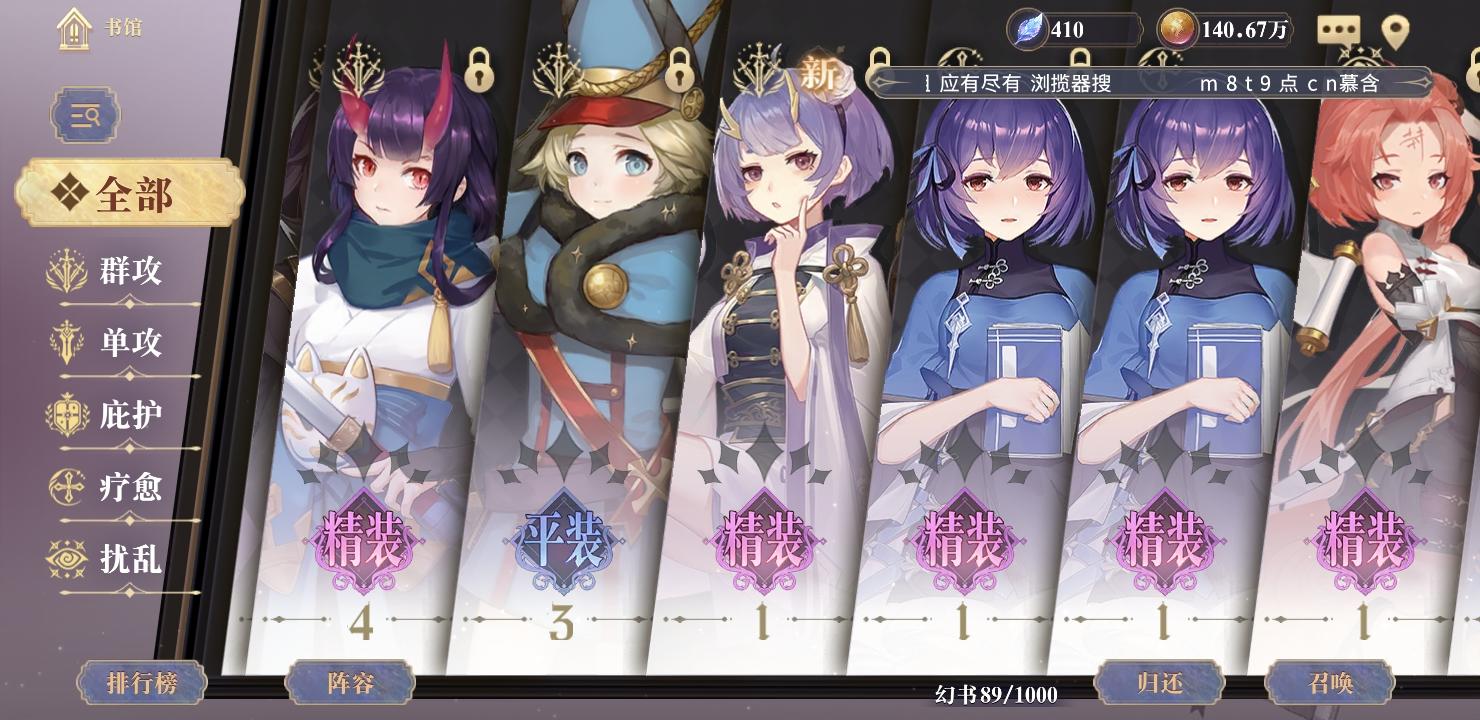Image resolution: width=1480 pixels, height=720 pixels.
Task: Open the search tool below 书馆
Action: pos(85,115)
